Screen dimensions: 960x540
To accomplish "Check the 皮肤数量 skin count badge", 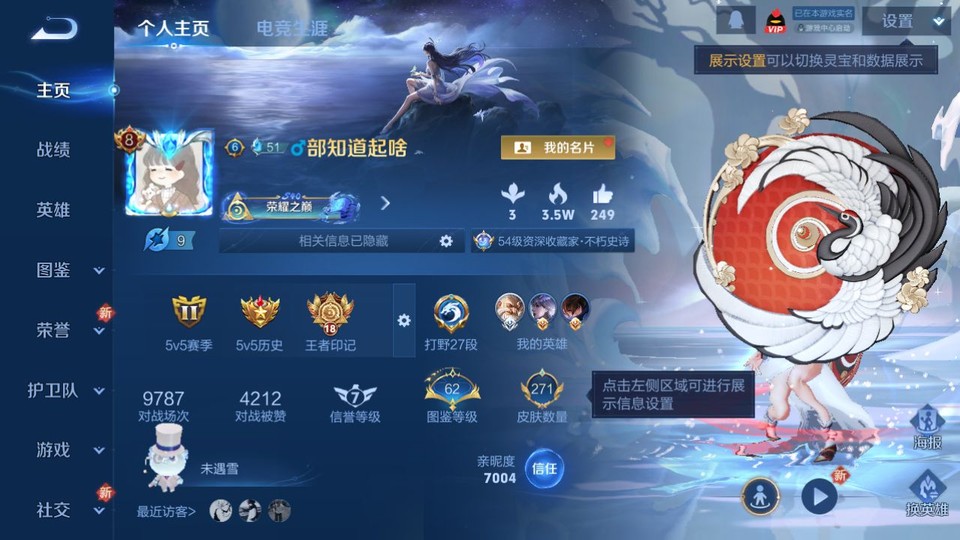I will point(542,398).
